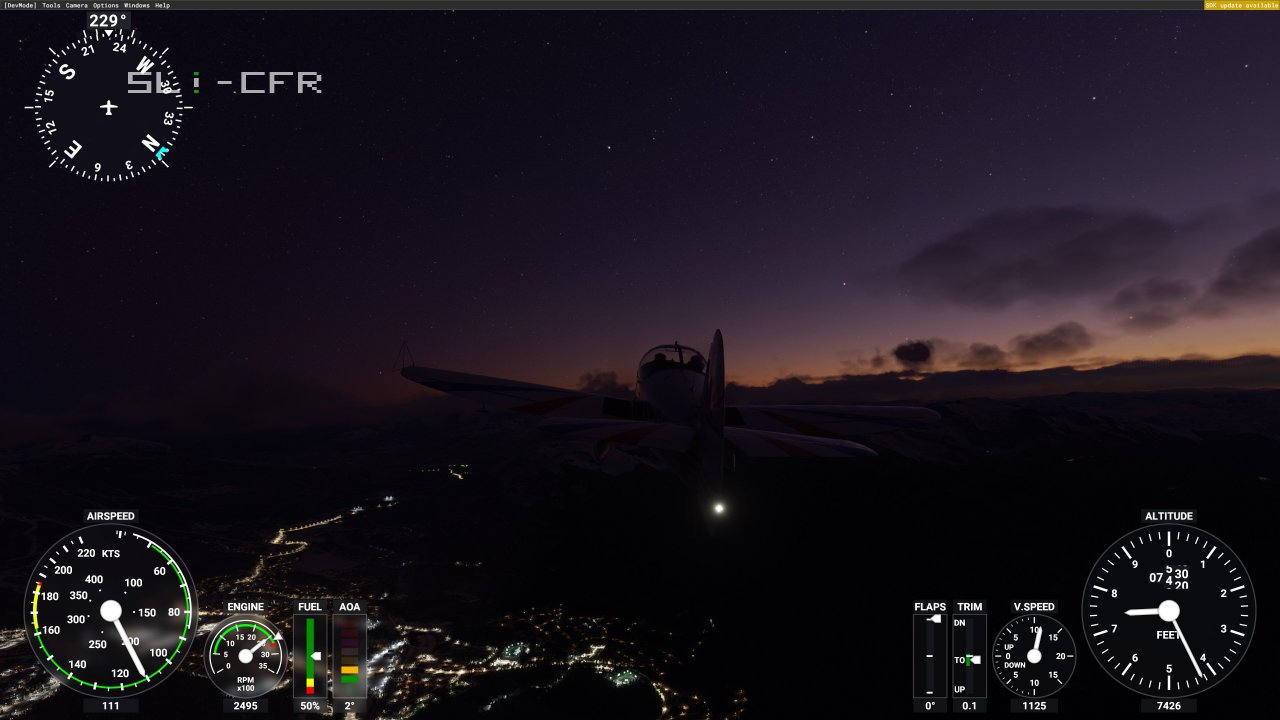Click the fuel level bar indicator
The height and width of the screenshot is (720, 1280).
pos(309,655)
